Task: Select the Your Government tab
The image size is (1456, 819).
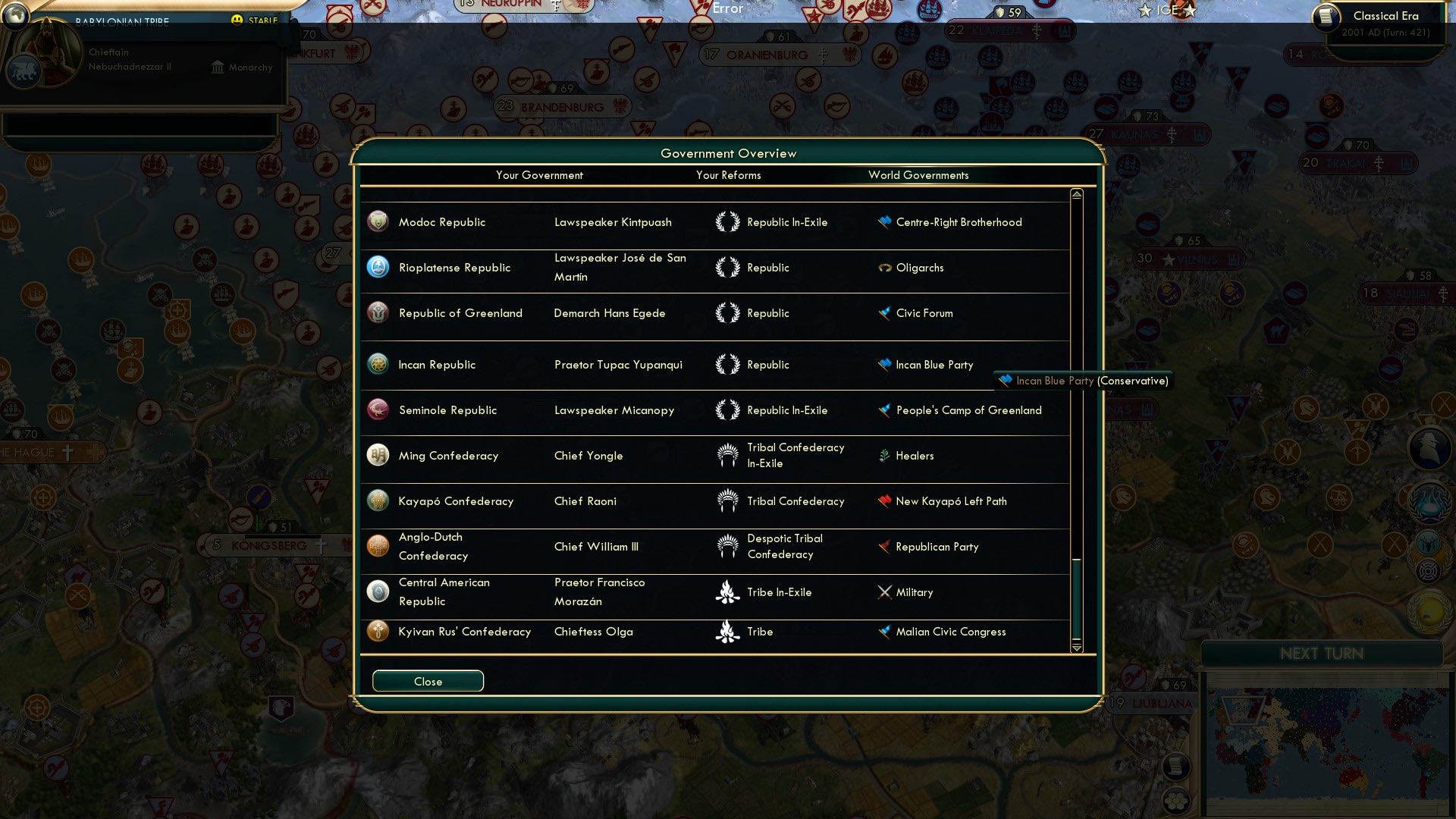Action: (539, 175)
